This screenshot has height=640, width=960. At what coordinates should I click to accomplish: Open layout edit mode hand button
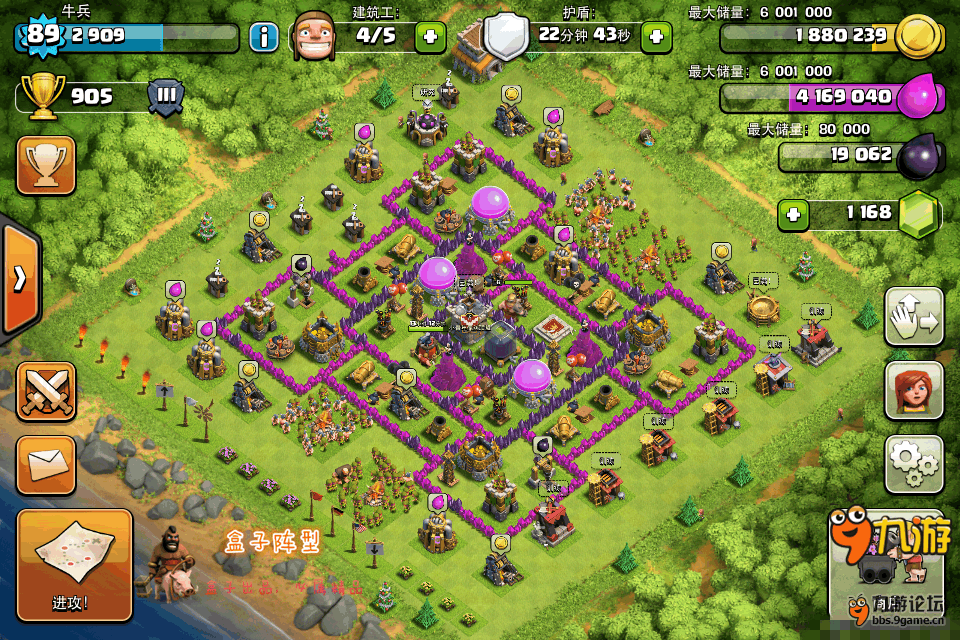click(x=914, y=317)
